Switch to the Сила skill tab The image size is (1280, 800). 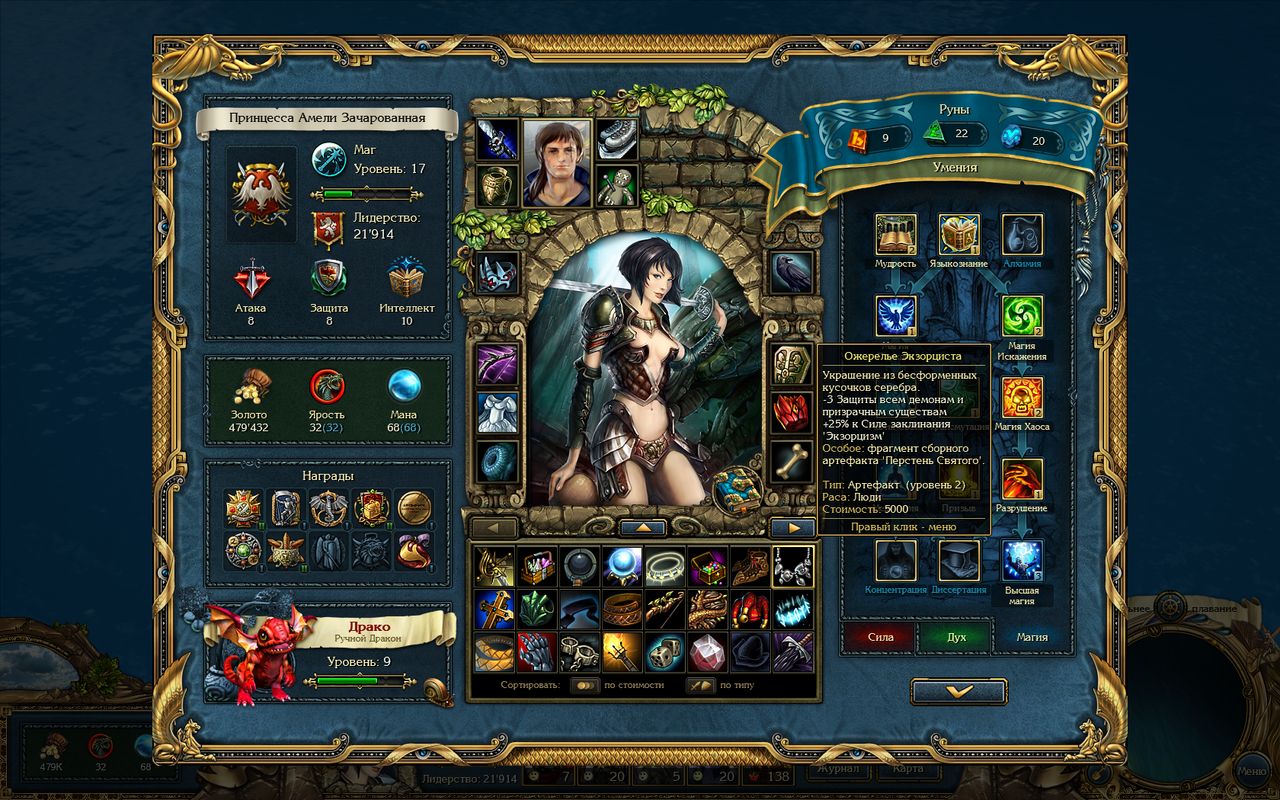[880, 636]
